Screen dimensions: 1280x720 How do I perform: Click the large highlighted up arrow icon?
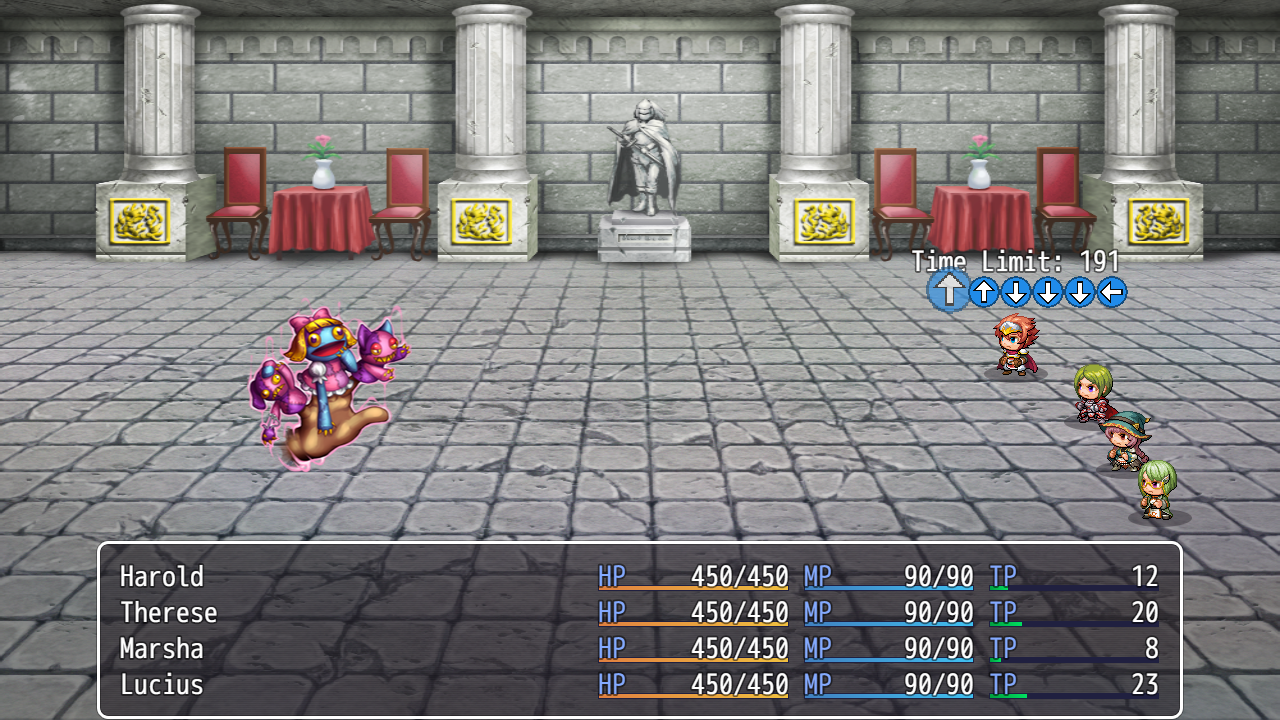(x=948, y=291)
